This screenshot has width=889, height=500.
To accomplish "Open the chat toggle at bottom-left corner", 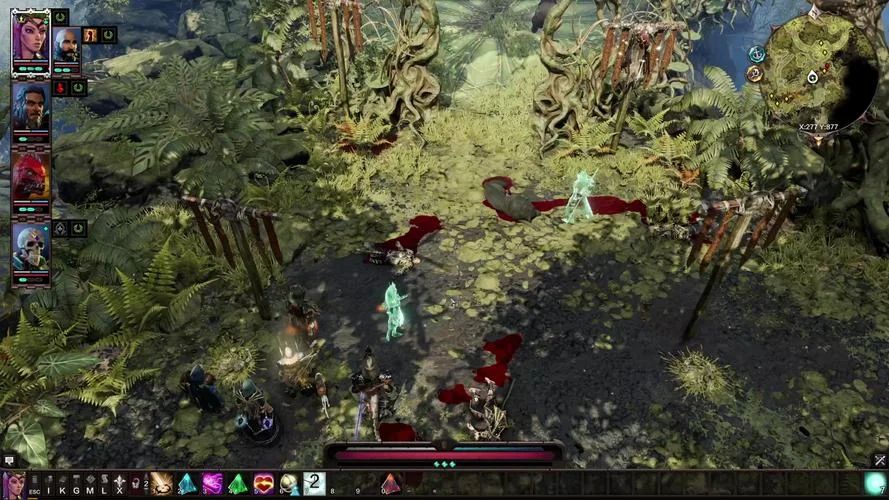I will click(9, 461).
